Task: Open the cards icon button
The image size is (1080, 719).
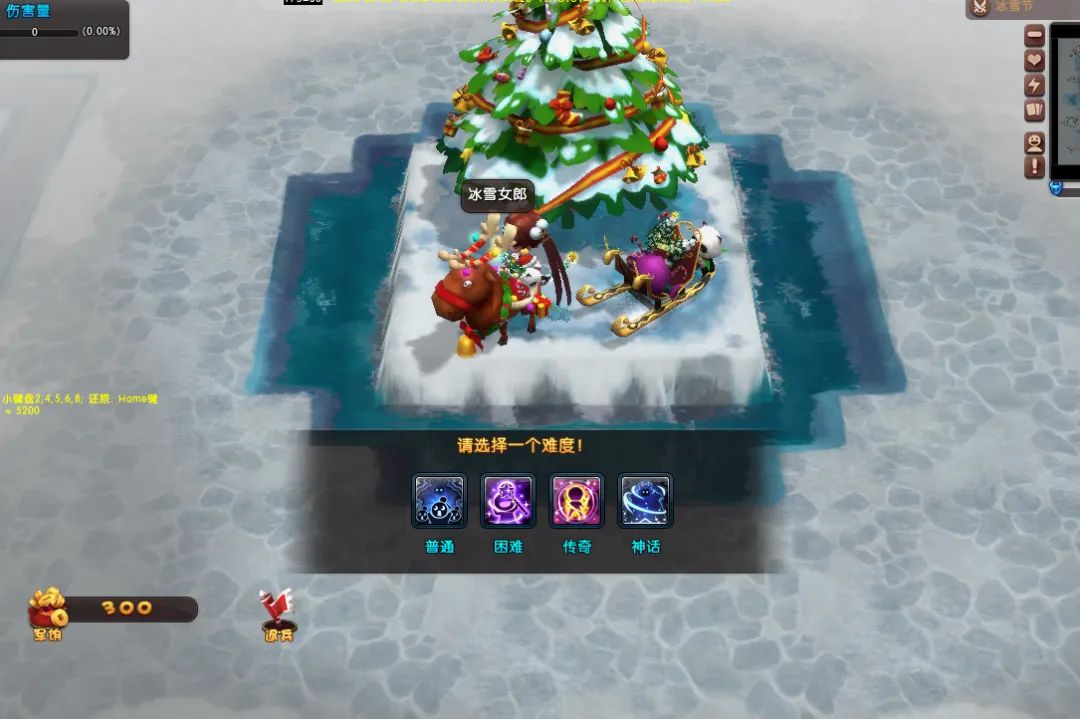Action: click(1035, 111)
